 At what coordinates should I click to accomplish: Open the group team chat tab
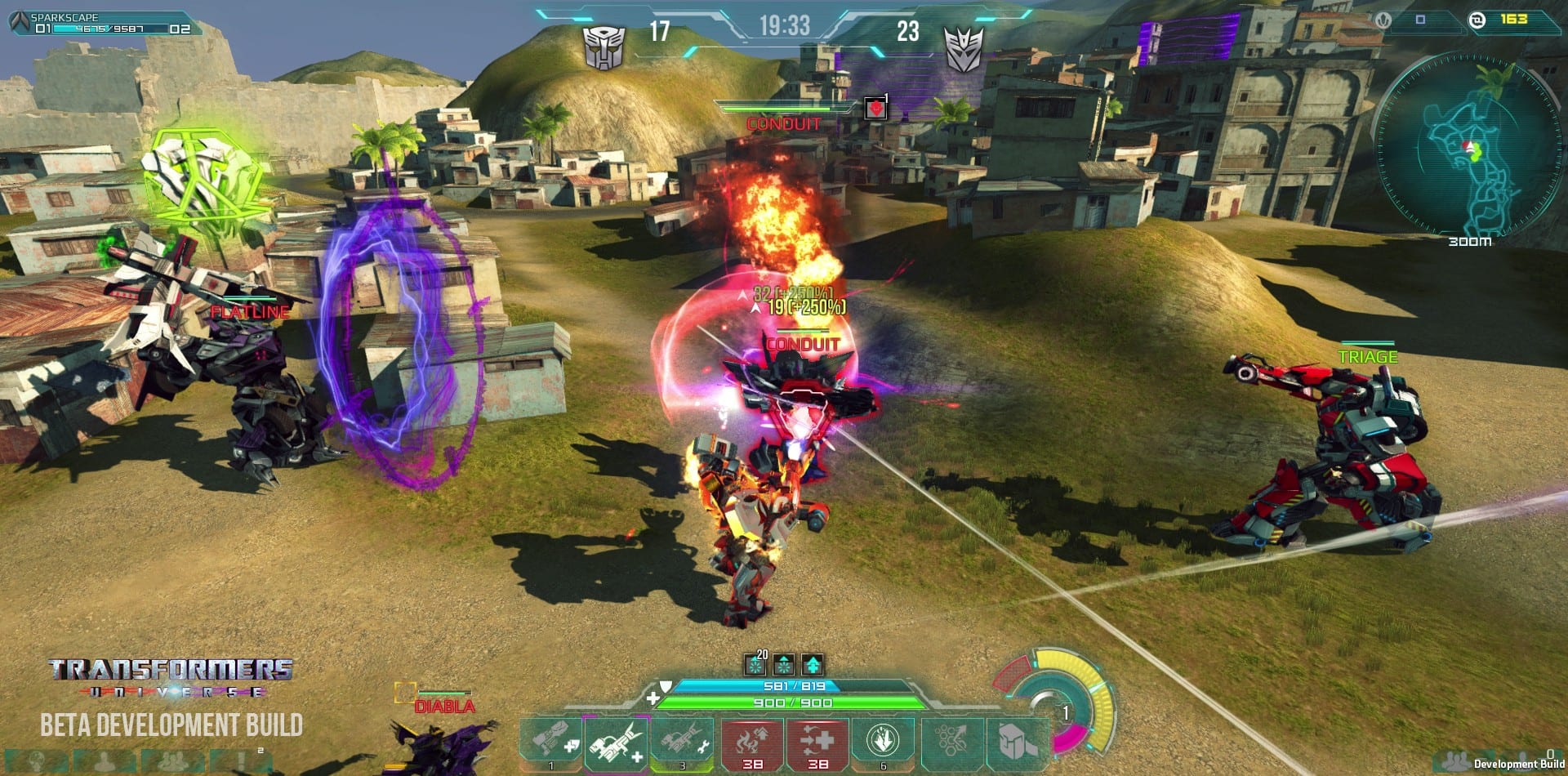(171, 761)
